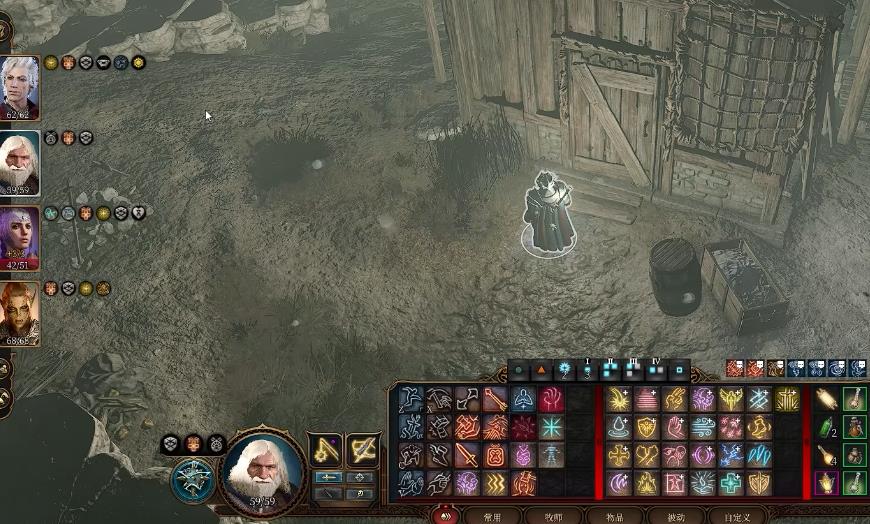This screenshot has height=524, width=870.
Task: Select the purple-haired companion portrait
Action: click(x=19, y=237)
